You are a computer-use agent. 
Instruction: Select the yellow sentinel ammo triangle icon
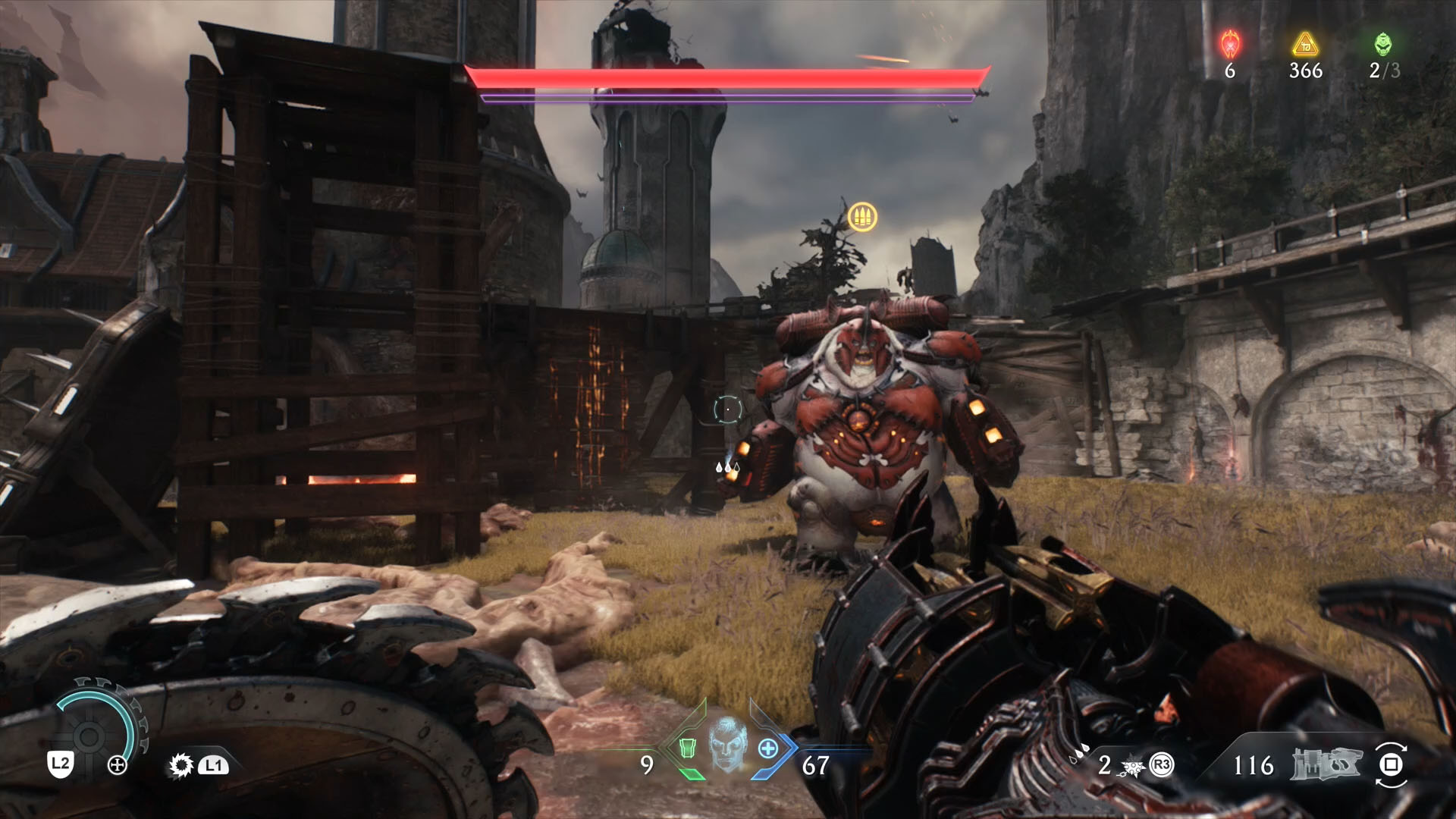(1304, 45)
